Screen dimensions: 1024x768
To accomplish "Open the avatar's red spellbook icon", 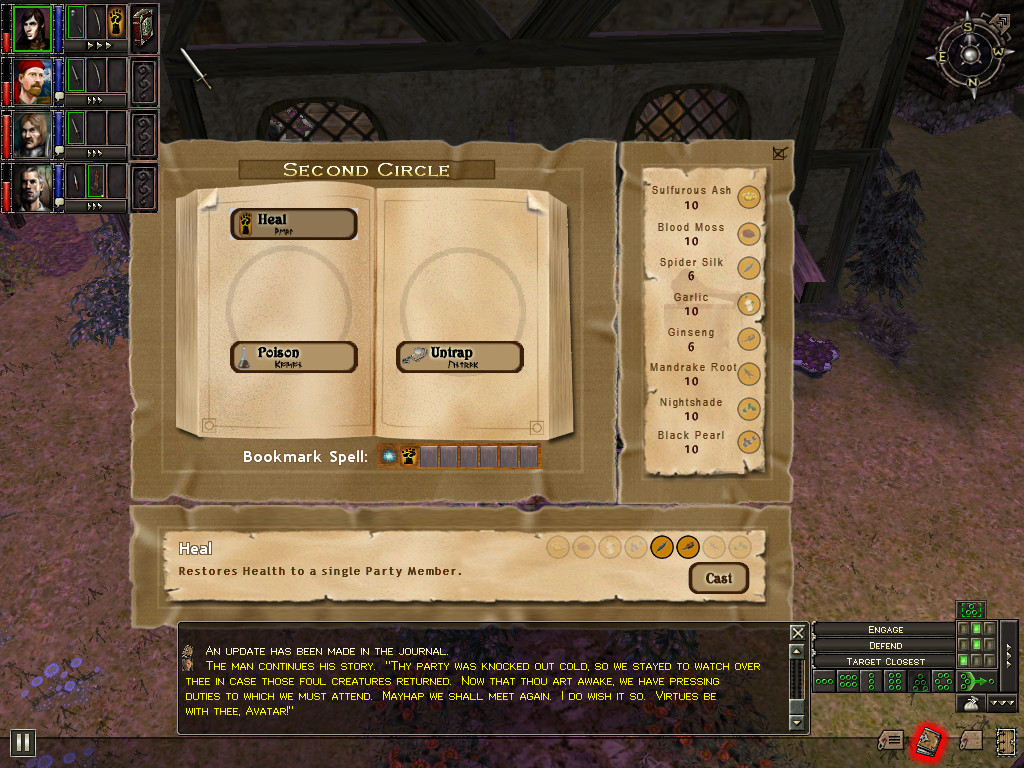I will tap(143, 28).
